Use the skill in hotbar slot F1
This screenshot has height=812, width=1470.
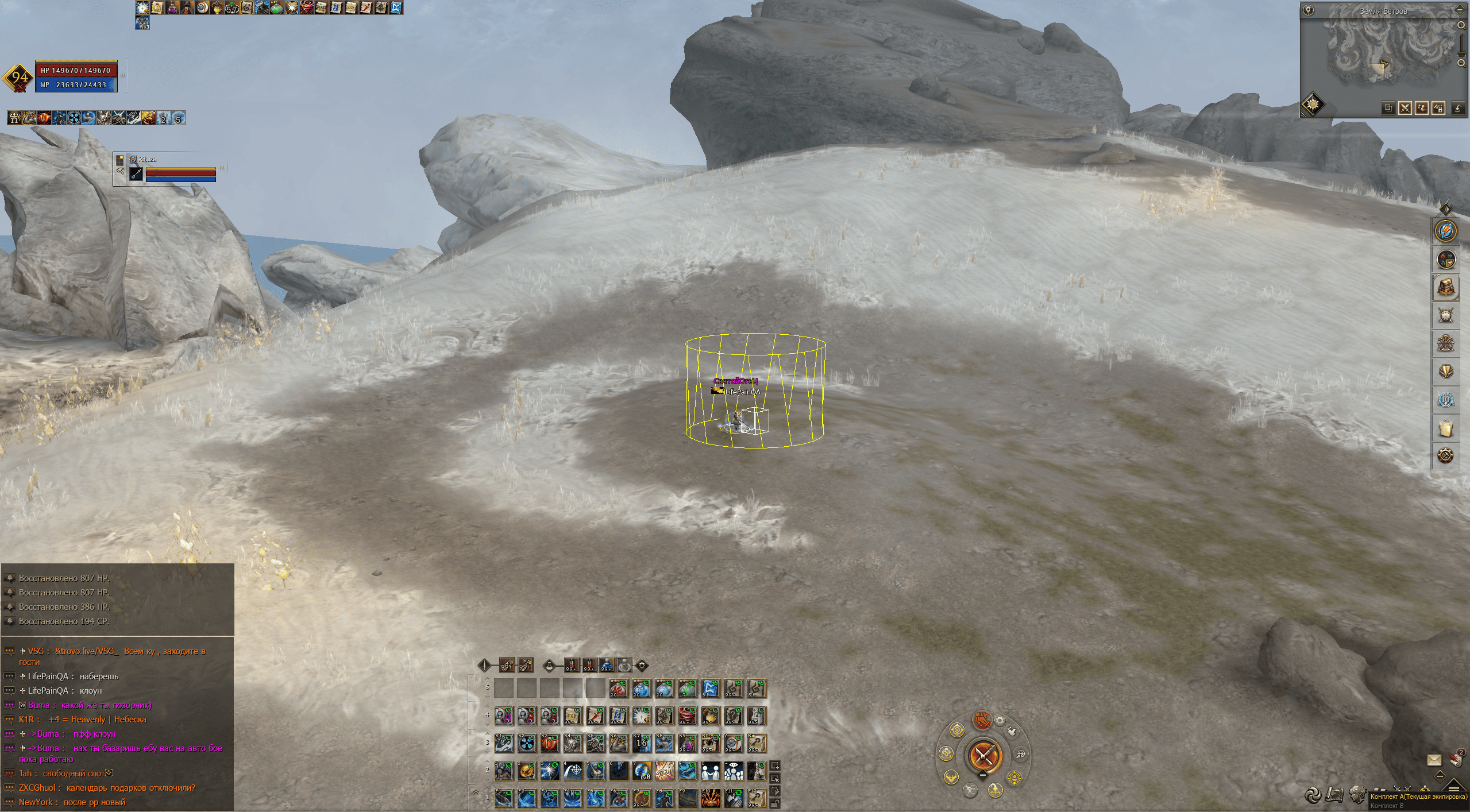pos(504,799)
